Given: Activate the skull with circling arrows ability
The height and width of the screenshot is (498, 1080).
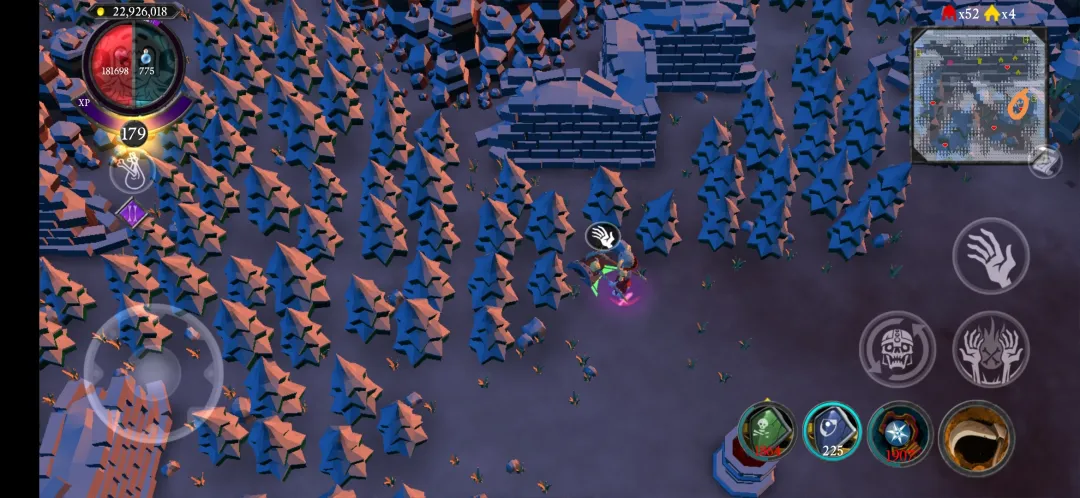Looking at the screenshot, I should (x=897, y=348).
